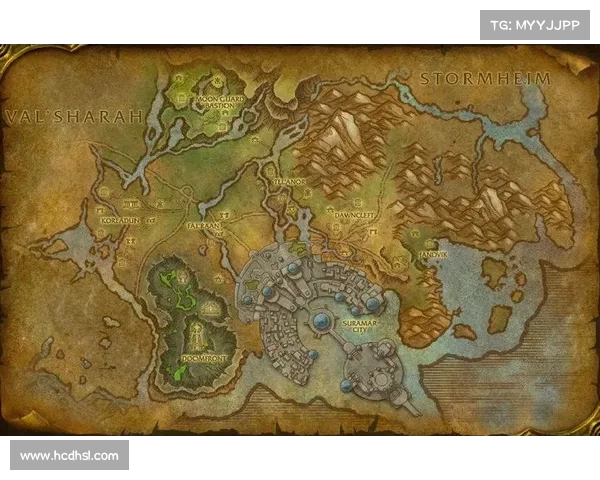Select the Tel'anor location label
This screenshot has height=480, width=600.
click(x=292, y=183)
